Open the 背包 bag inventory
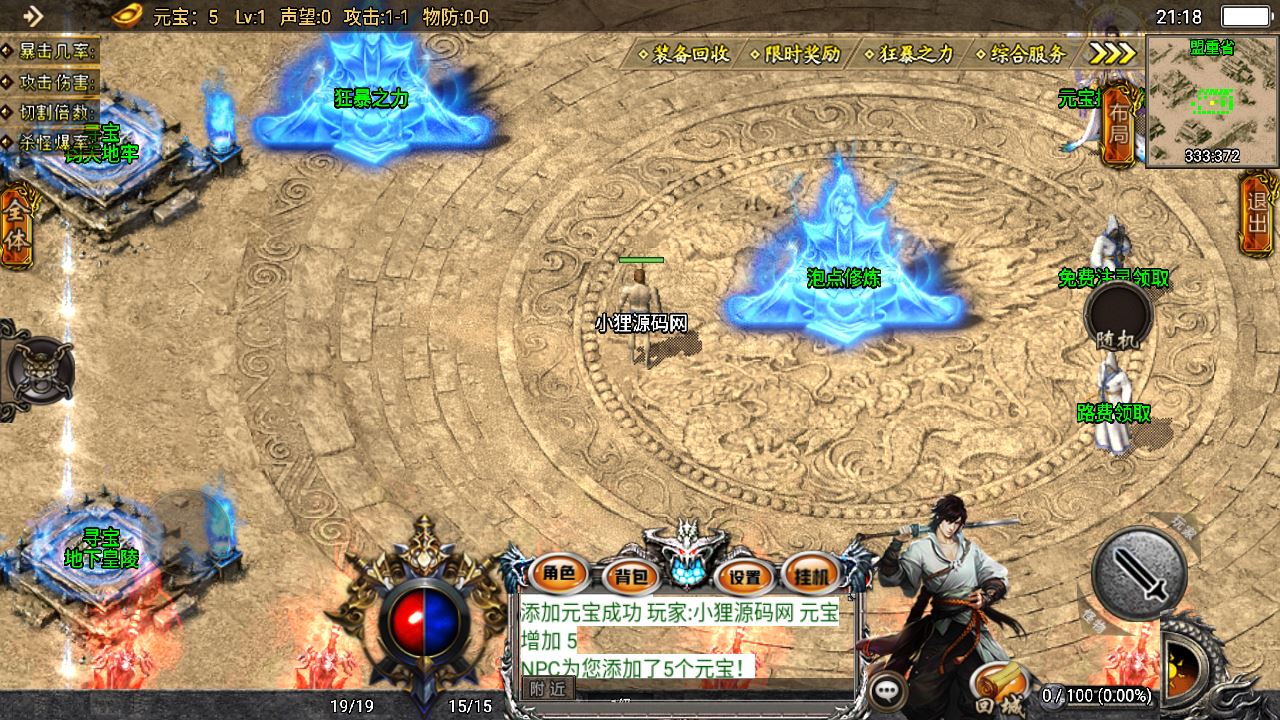1280x720 pixels. [631, 575]
